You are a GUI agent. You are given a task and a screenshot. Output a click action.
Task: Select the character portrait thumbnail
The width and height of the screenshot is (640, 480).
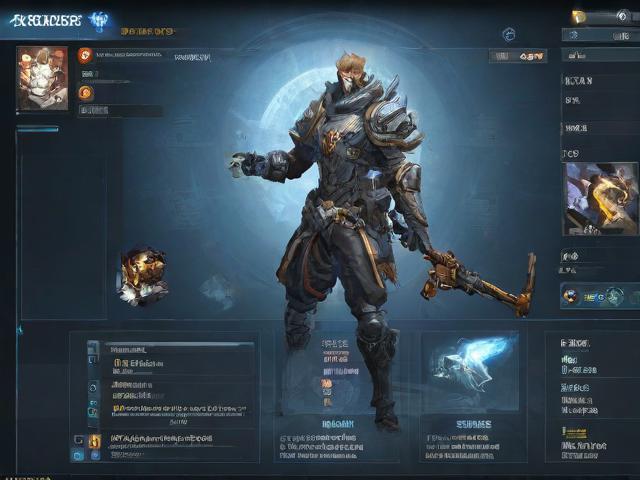pos(42,77)
